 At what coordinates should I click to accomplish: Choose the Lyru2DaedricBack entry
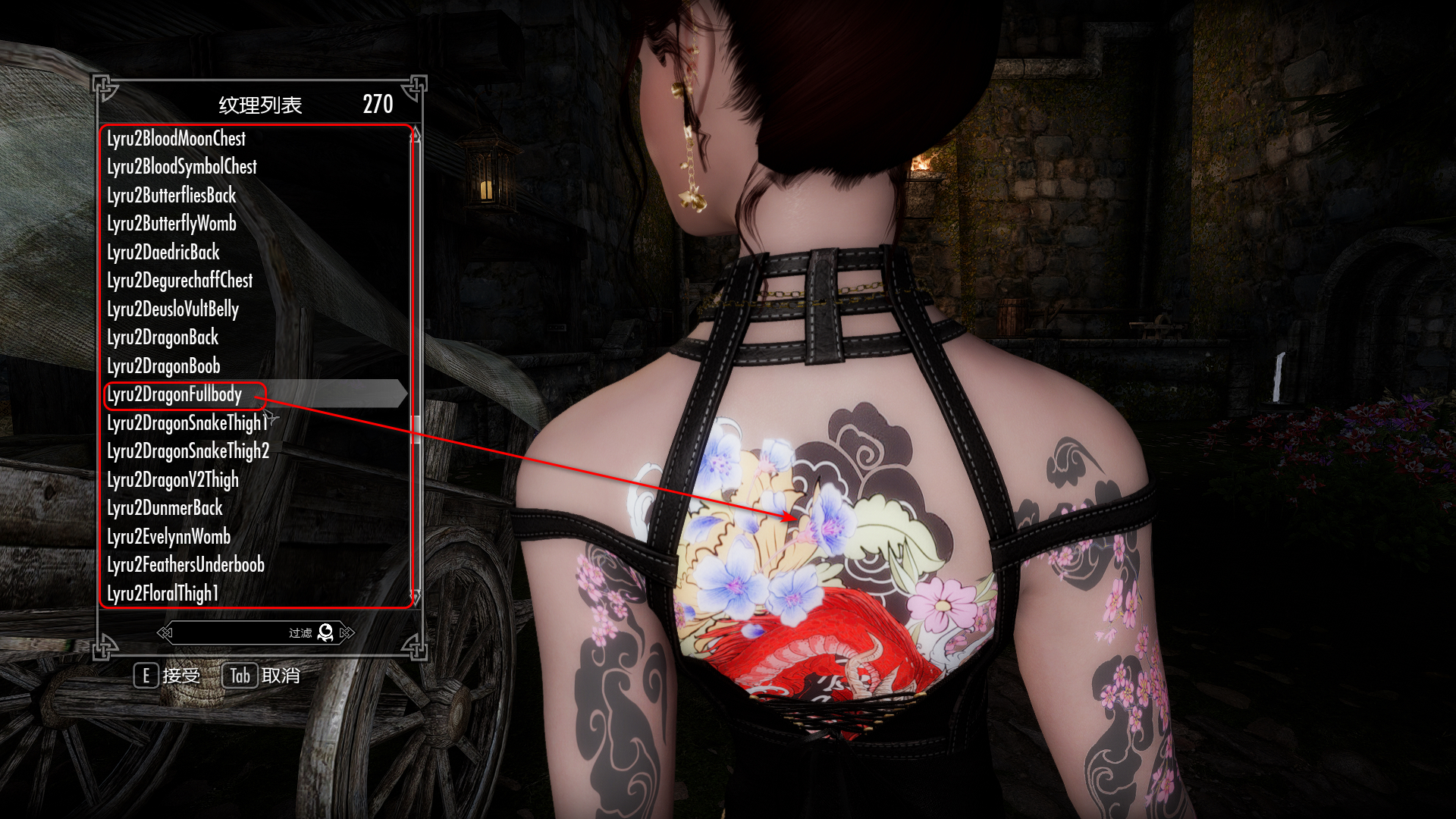pos(163,253)
